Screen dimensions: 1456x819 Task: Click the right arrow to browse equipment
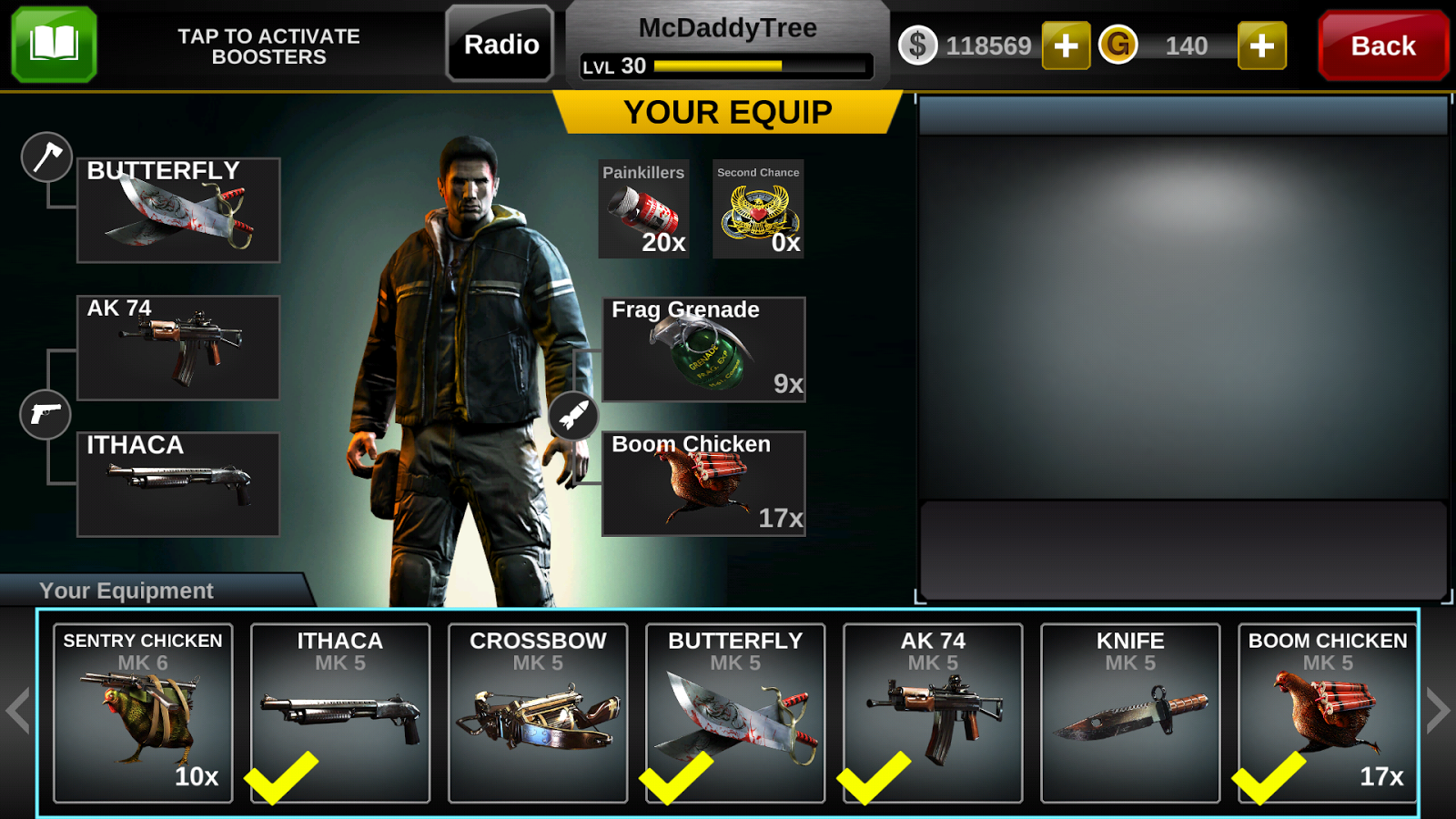pos(1440,711)
